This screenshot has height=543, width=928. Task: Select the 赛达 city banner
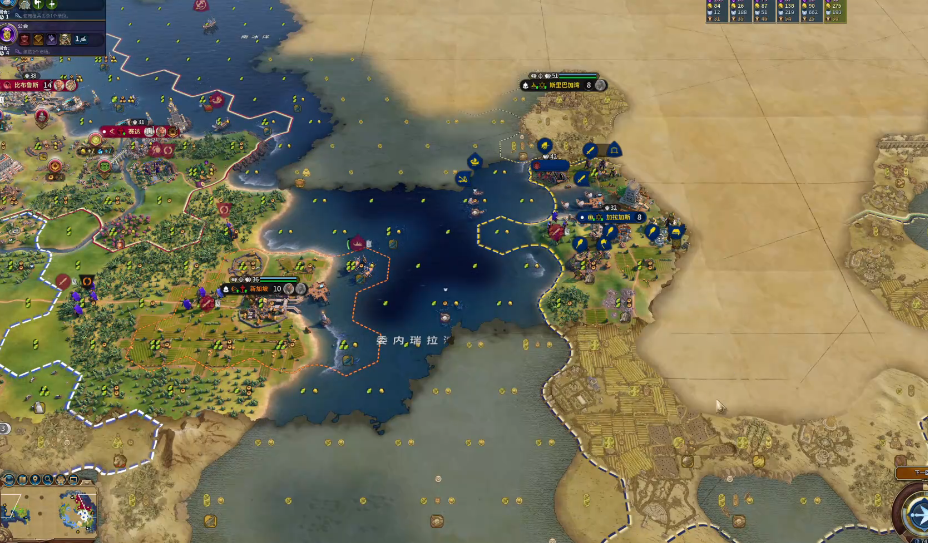(134, 131)
